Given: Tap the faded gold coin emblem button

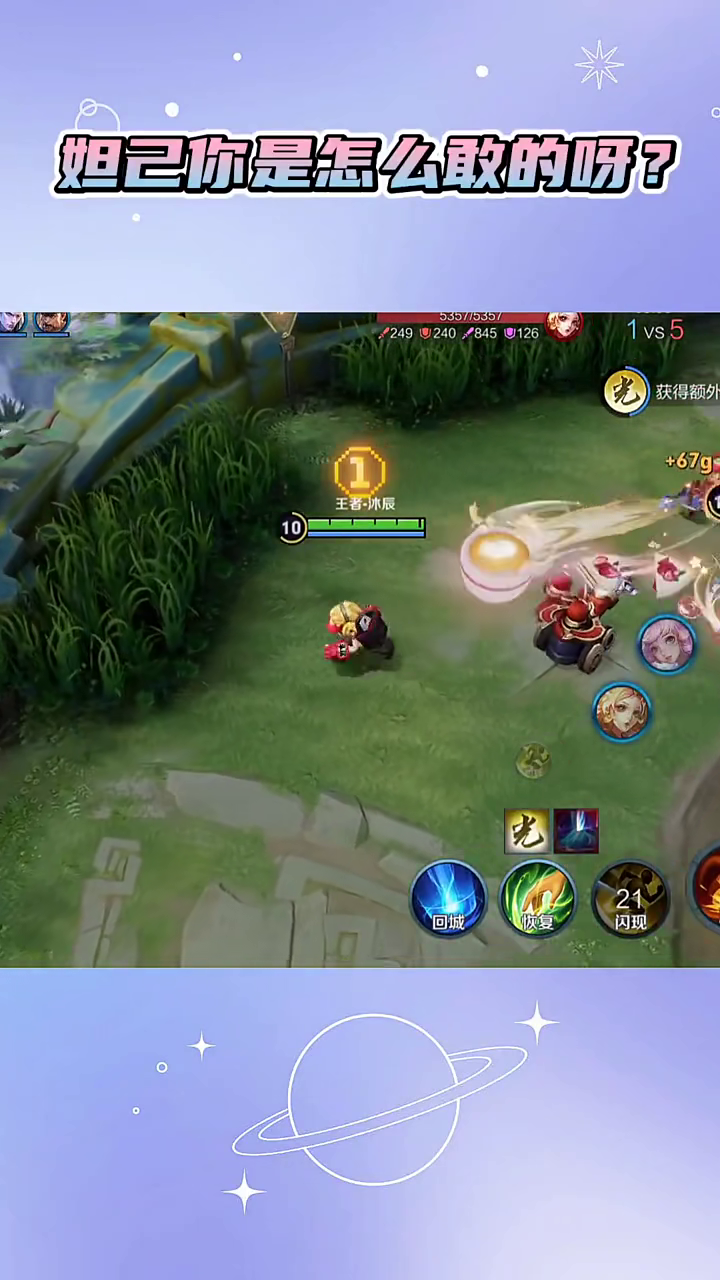Looking at the screenshot, I should [533, 761].
